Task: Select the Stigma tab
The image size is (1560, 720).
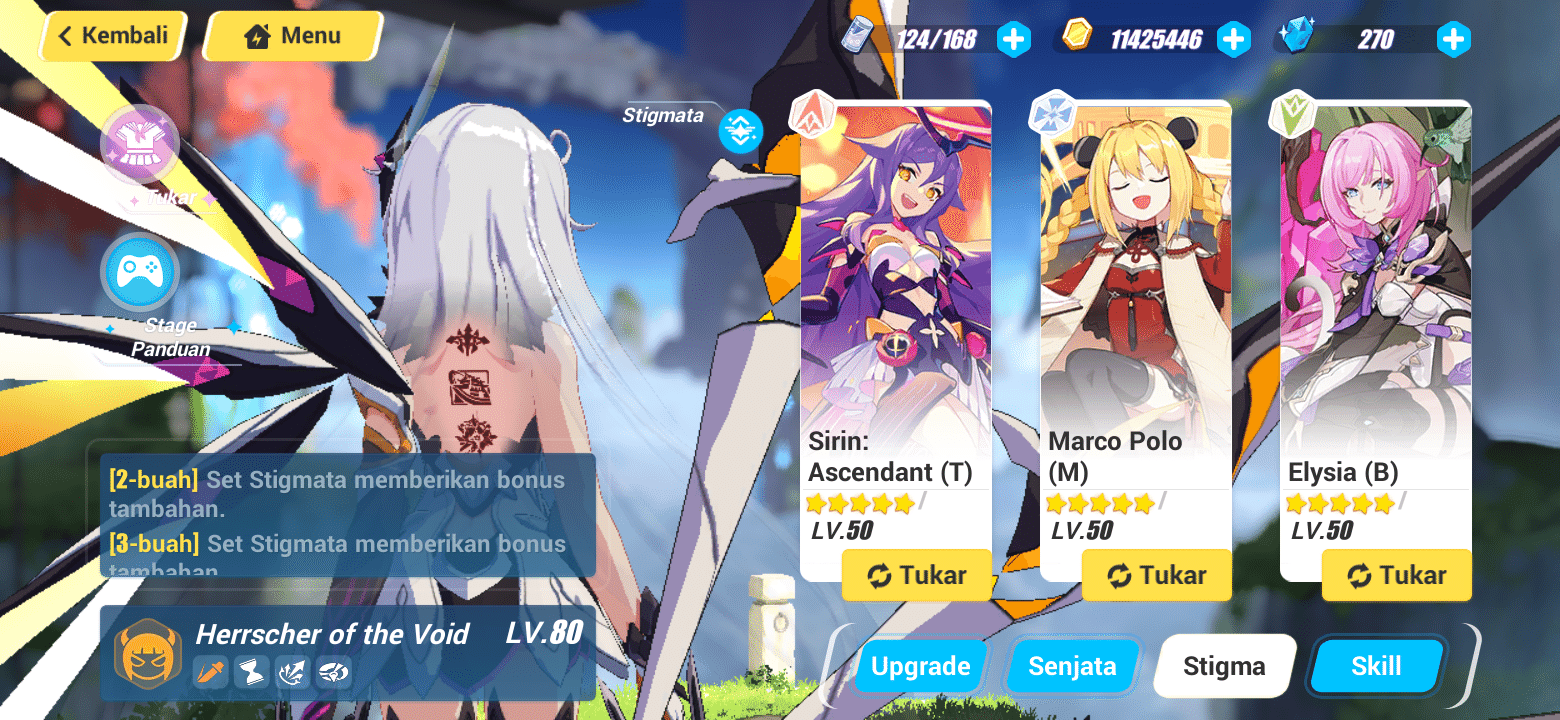Action: pos(1224,665)
